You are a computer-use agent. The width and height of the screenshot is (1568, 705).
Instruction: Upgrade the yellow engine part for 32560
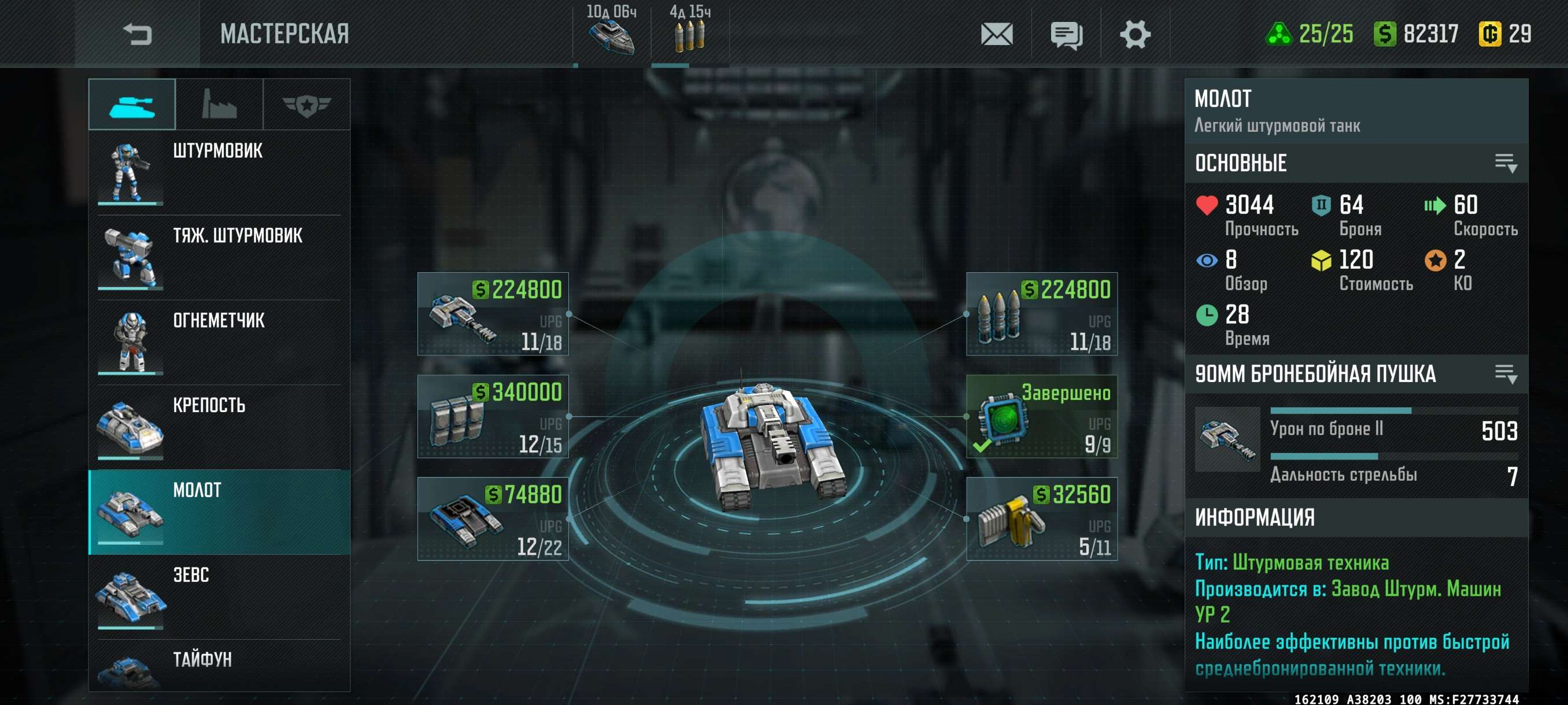1041,519
